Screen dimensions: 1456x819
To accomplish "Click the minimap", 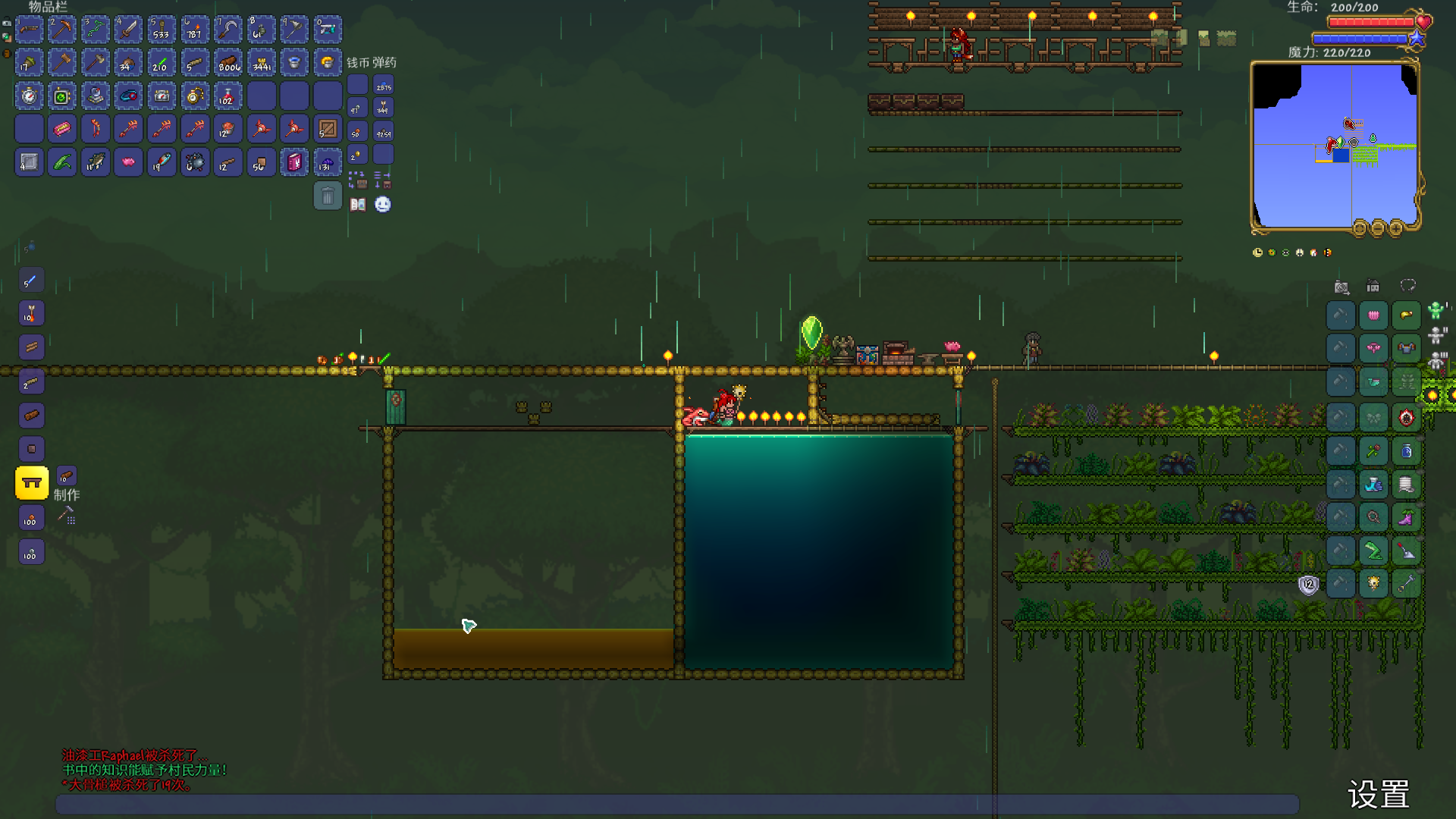I will coord(1335,146).
